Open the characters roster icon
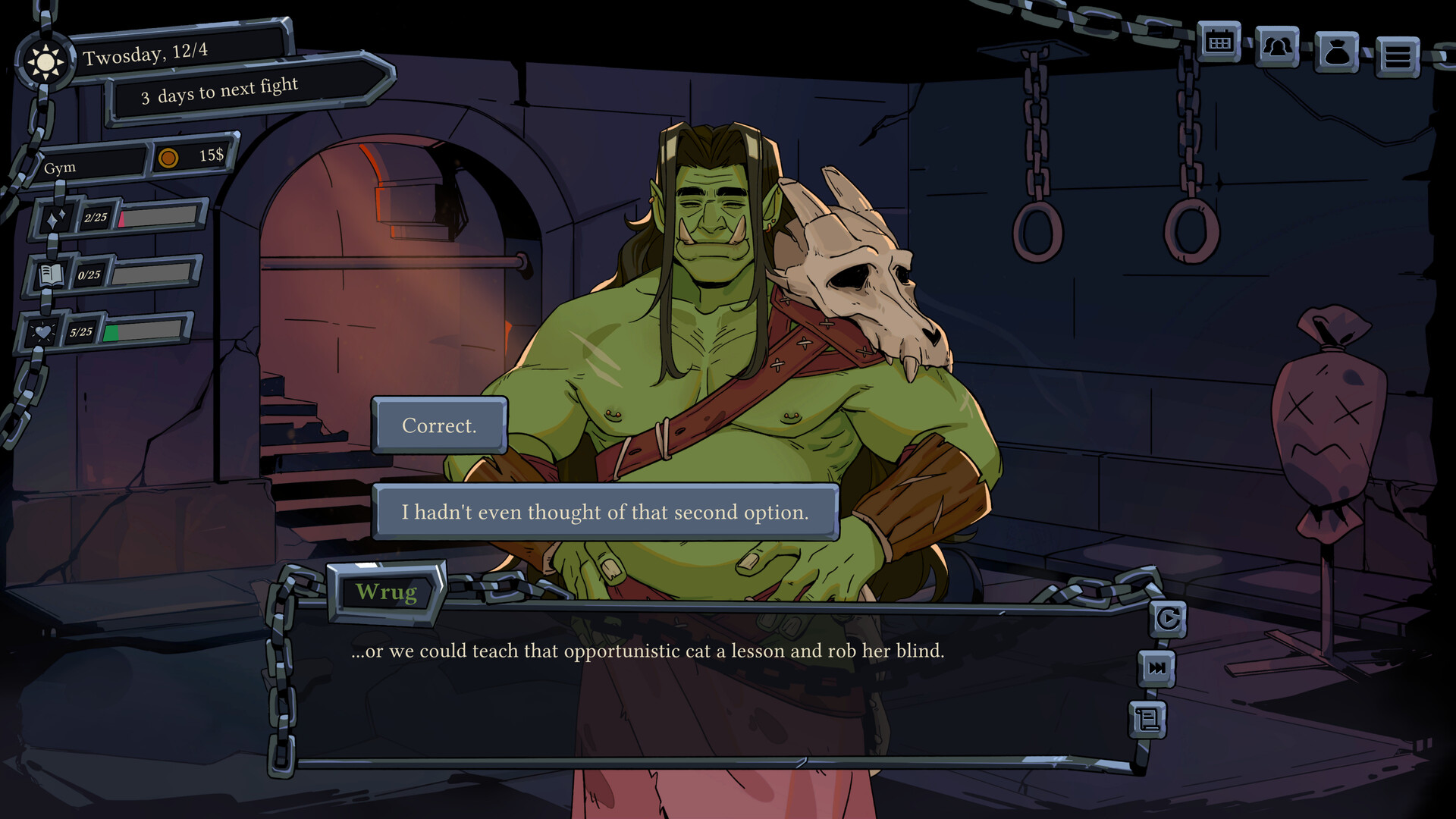Screen dimensions: 1456x819 tap(1277, 48)
